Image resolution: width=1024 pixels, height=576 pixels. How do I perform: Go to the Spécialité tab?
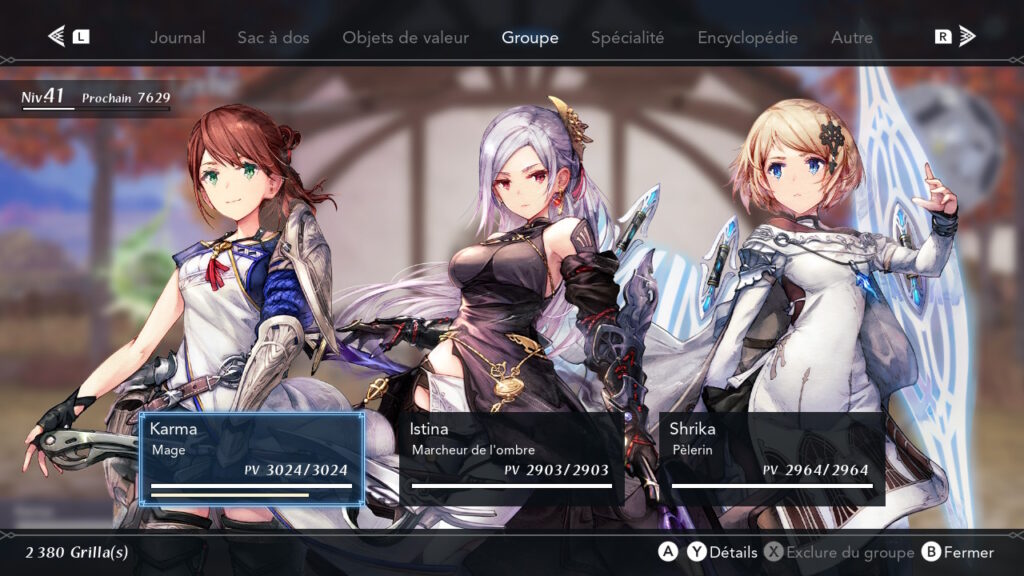pos(627,38)
